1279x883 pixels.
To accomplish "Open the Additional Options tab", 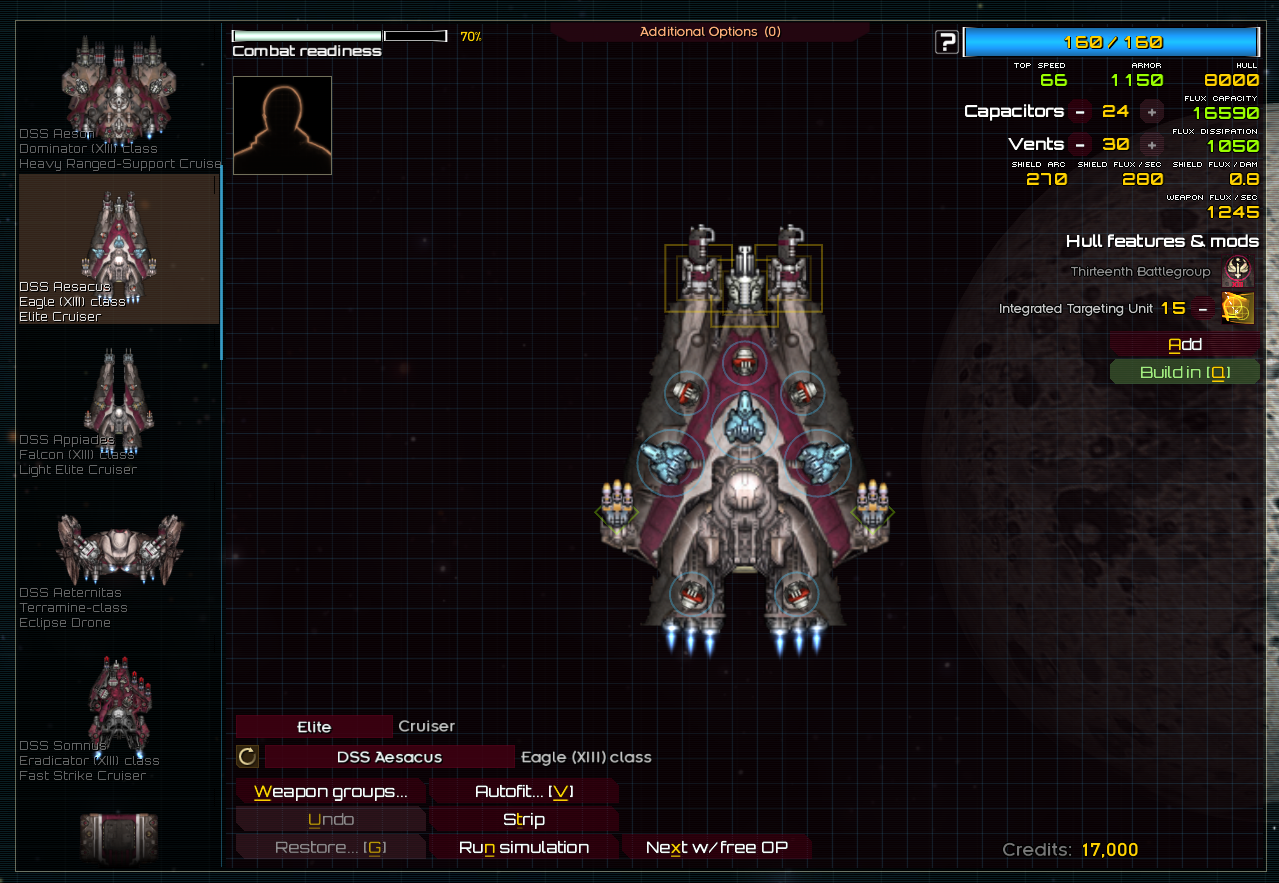I will (710, 32).
